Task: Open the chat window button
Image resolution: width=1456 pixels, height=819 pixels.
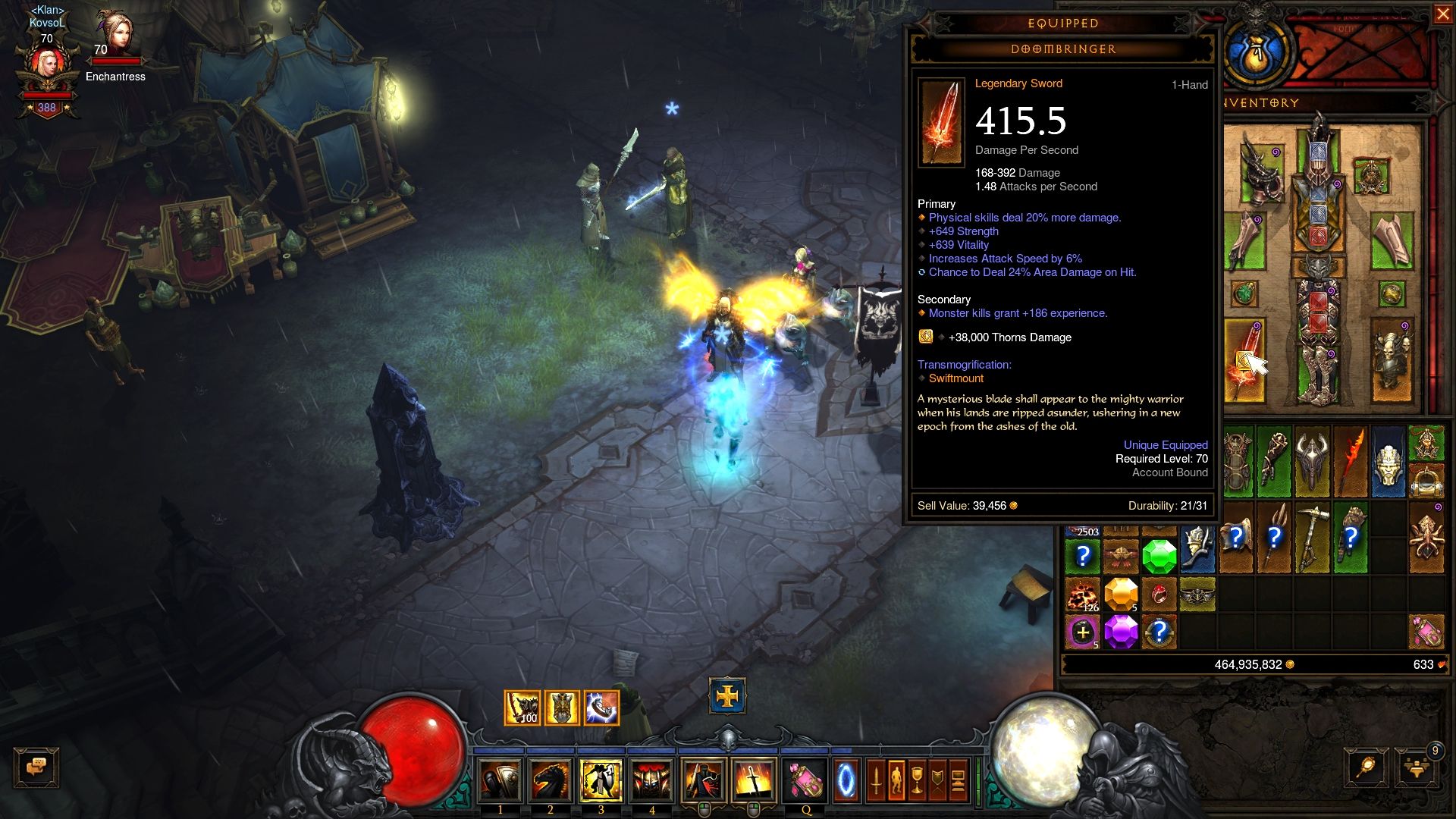Action: coord(36,767)
